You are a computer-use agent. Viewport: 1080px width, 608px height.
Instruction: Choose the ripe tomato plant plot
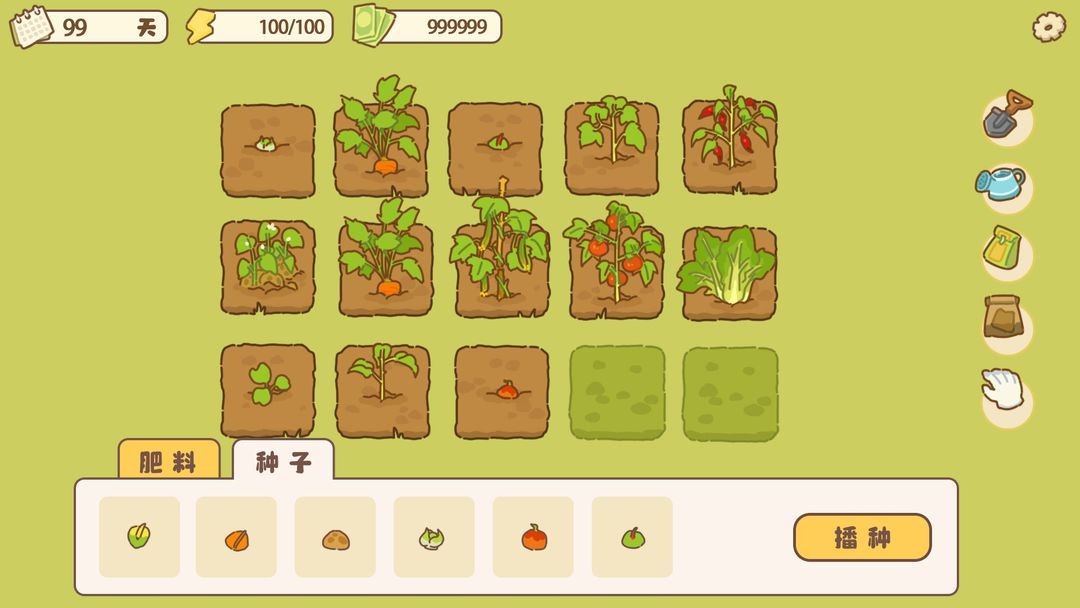click(x=613, y=265)
